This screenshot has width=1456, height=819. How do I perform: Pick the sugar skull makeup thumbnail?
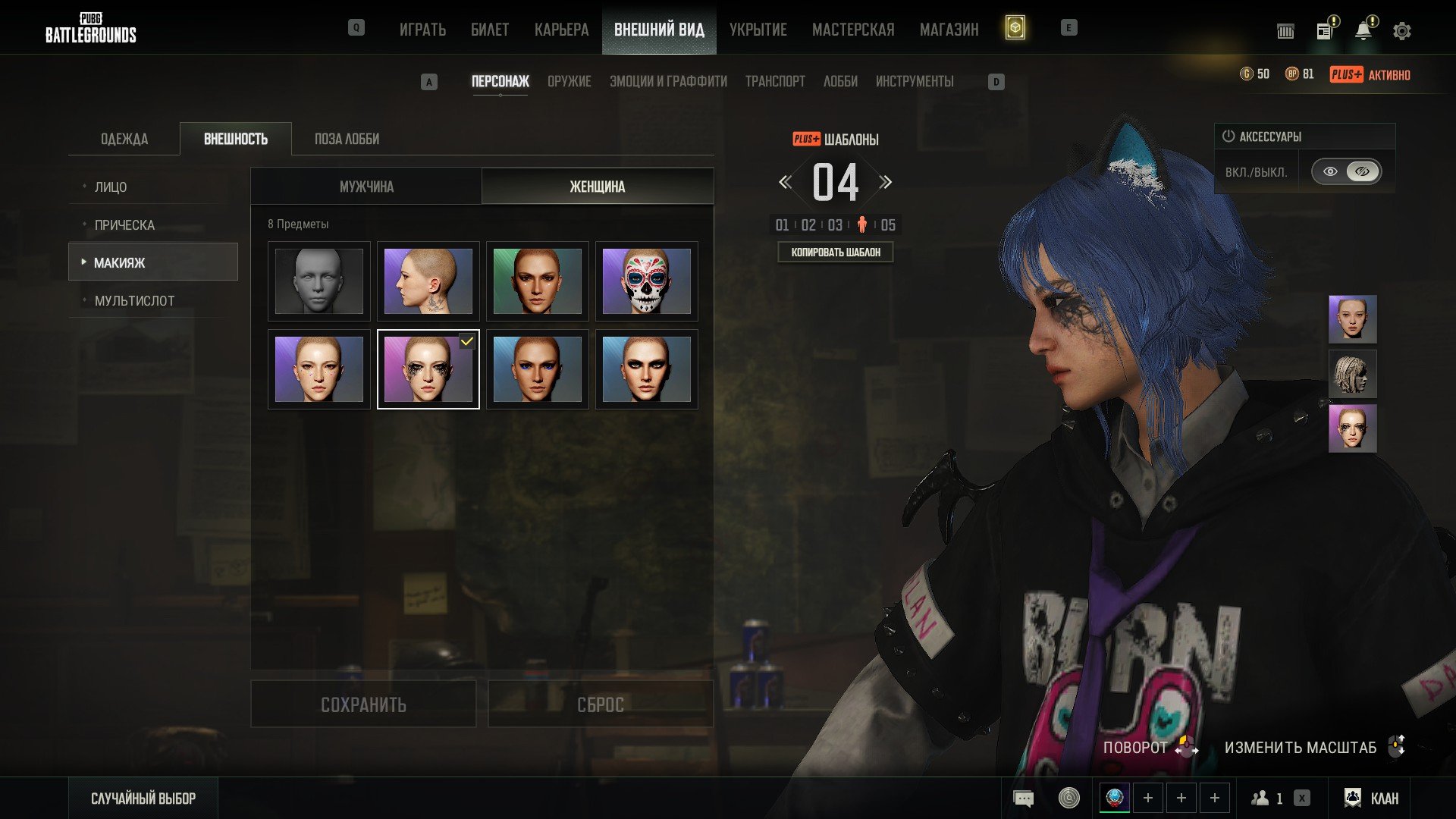(646, 281)
